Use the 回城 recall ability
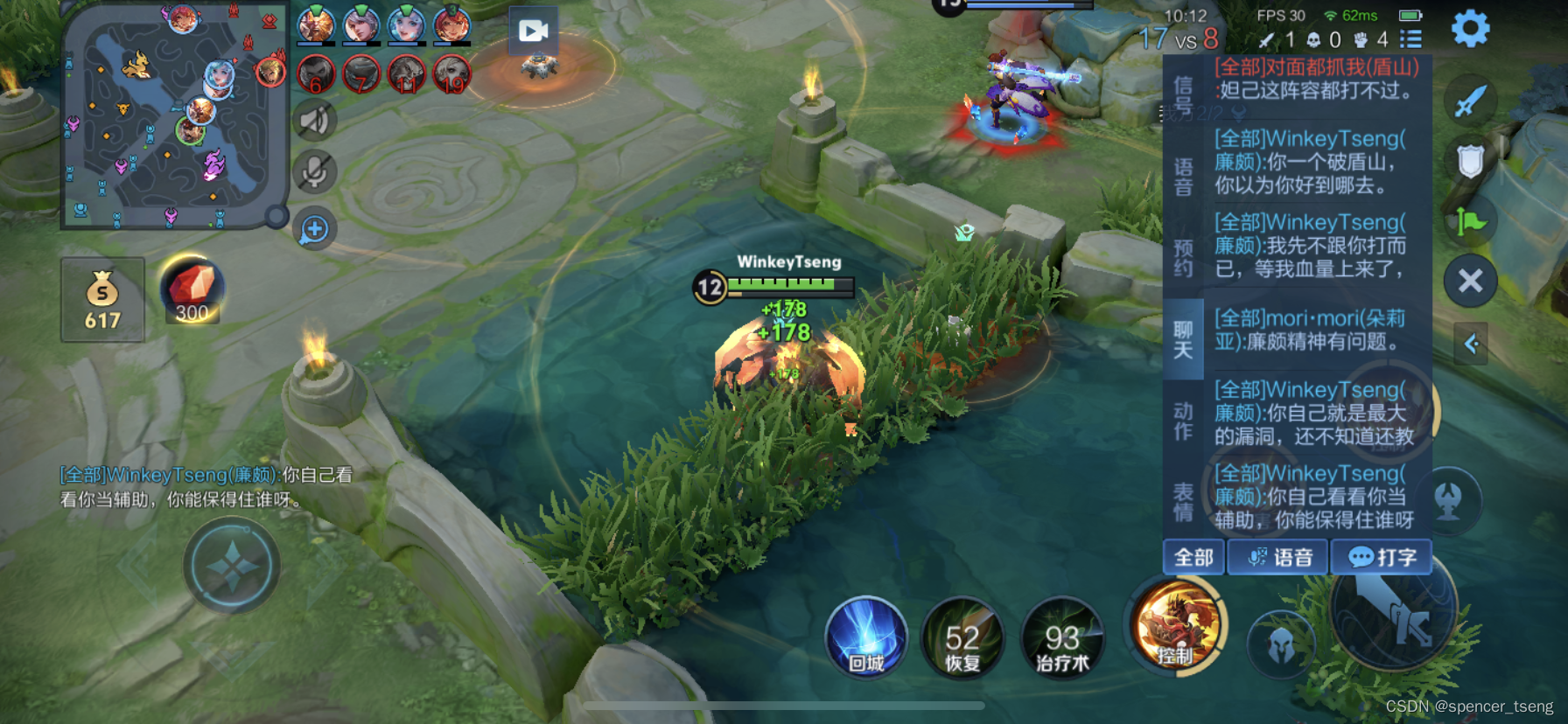Viewport: 1568px width, 724px height. [x=866, y=637]
